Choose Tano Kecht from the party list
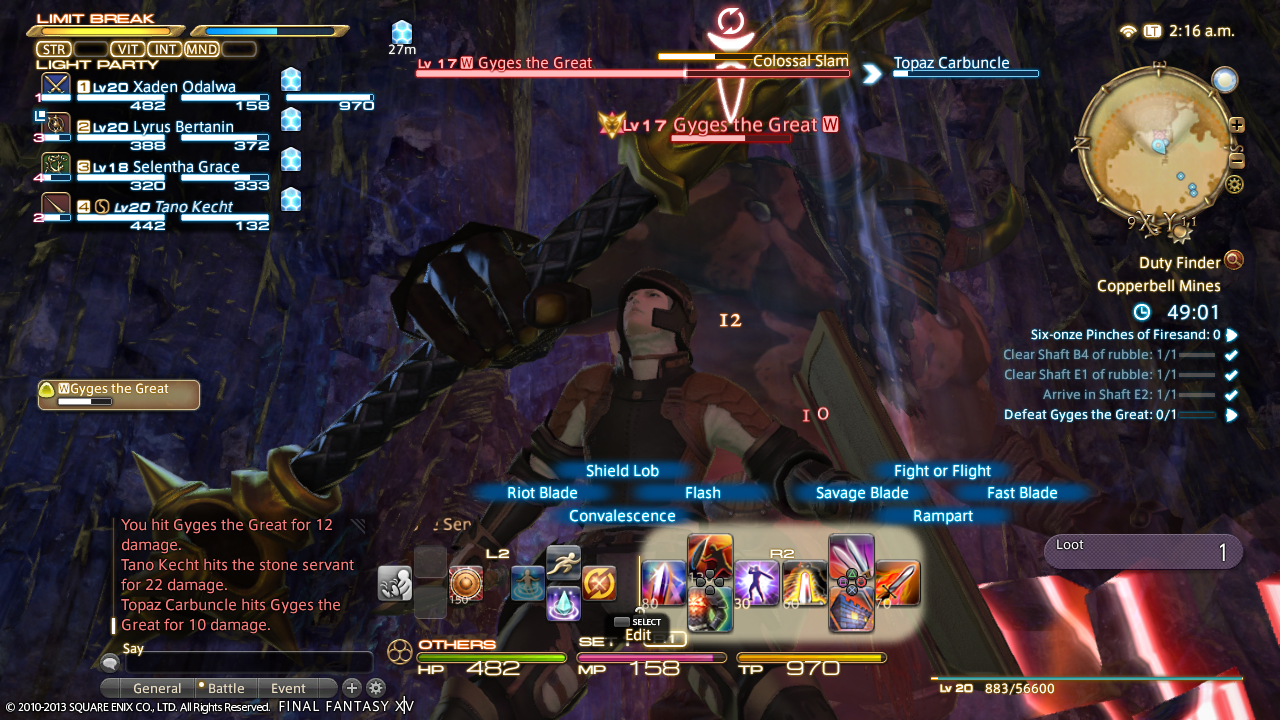Viewport: 1280px width, 720px height. click(x=172, y=207)
